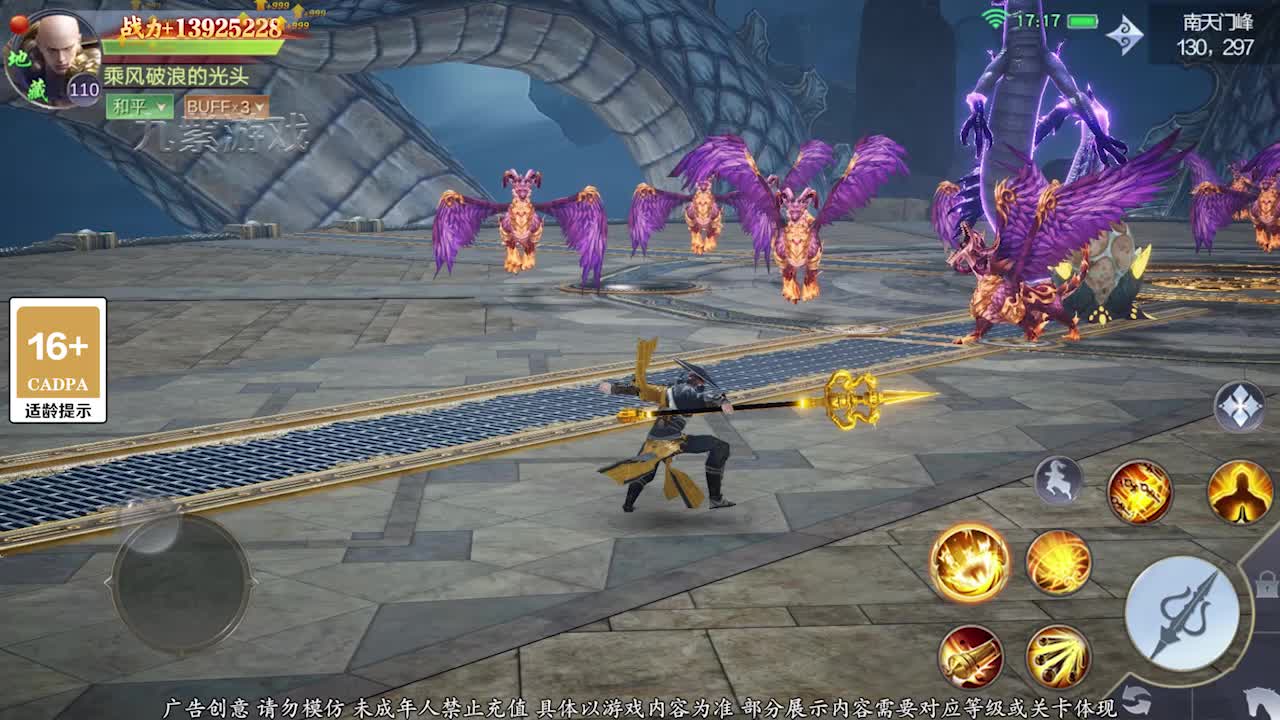The width and height of the screenshot is (1280, 720).
Task: Tap the horse mount icon
Action: [1260, 700]
